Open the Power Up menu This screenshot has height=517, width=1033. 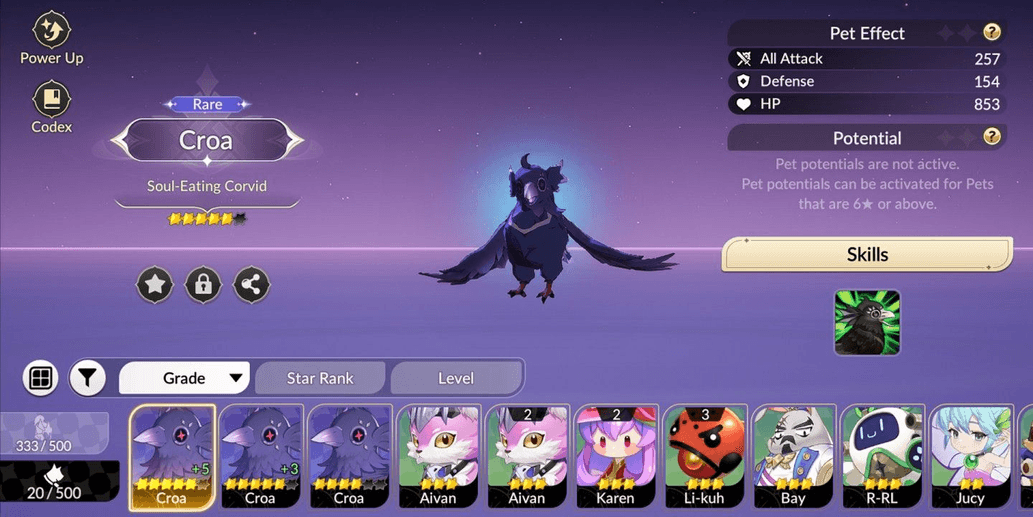[51, 38]
